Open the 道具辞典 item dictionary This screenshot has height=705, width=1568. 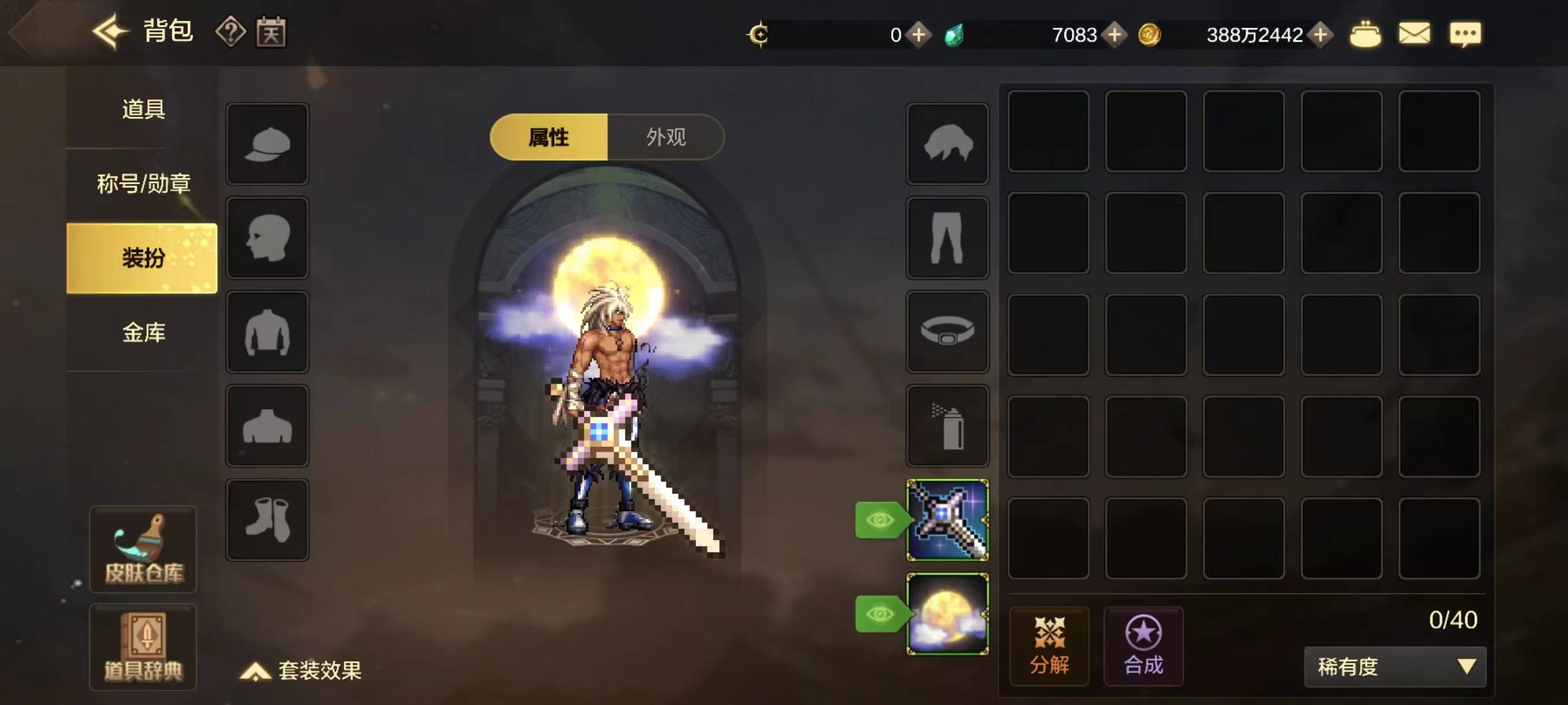143,647
